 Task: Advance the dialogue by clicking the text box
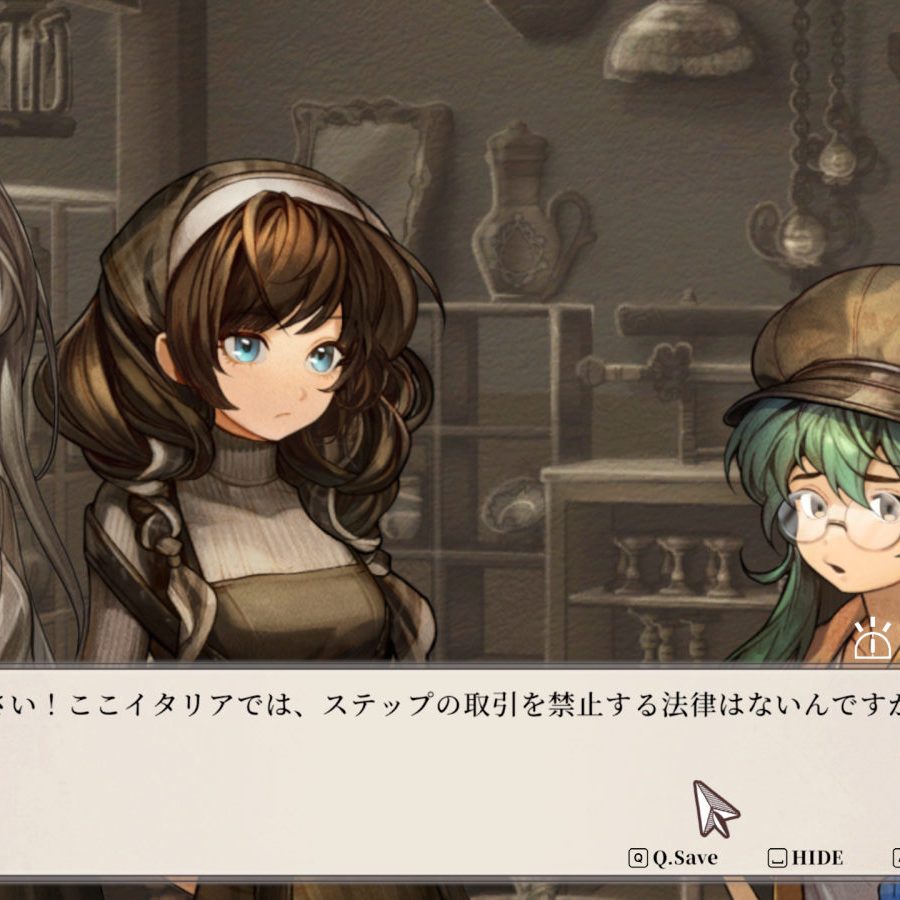click(x=400, y=770)
